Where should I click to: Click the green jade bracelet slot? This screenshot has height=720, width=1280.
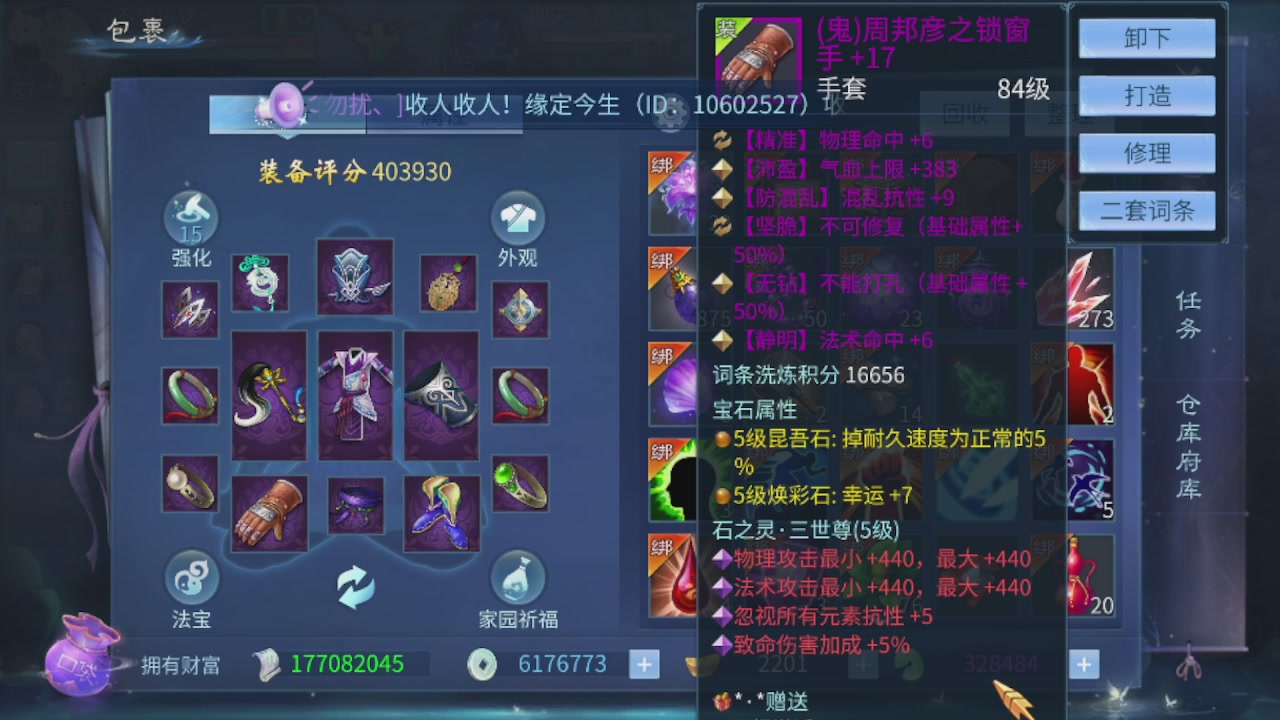click(x=190, y=393)
